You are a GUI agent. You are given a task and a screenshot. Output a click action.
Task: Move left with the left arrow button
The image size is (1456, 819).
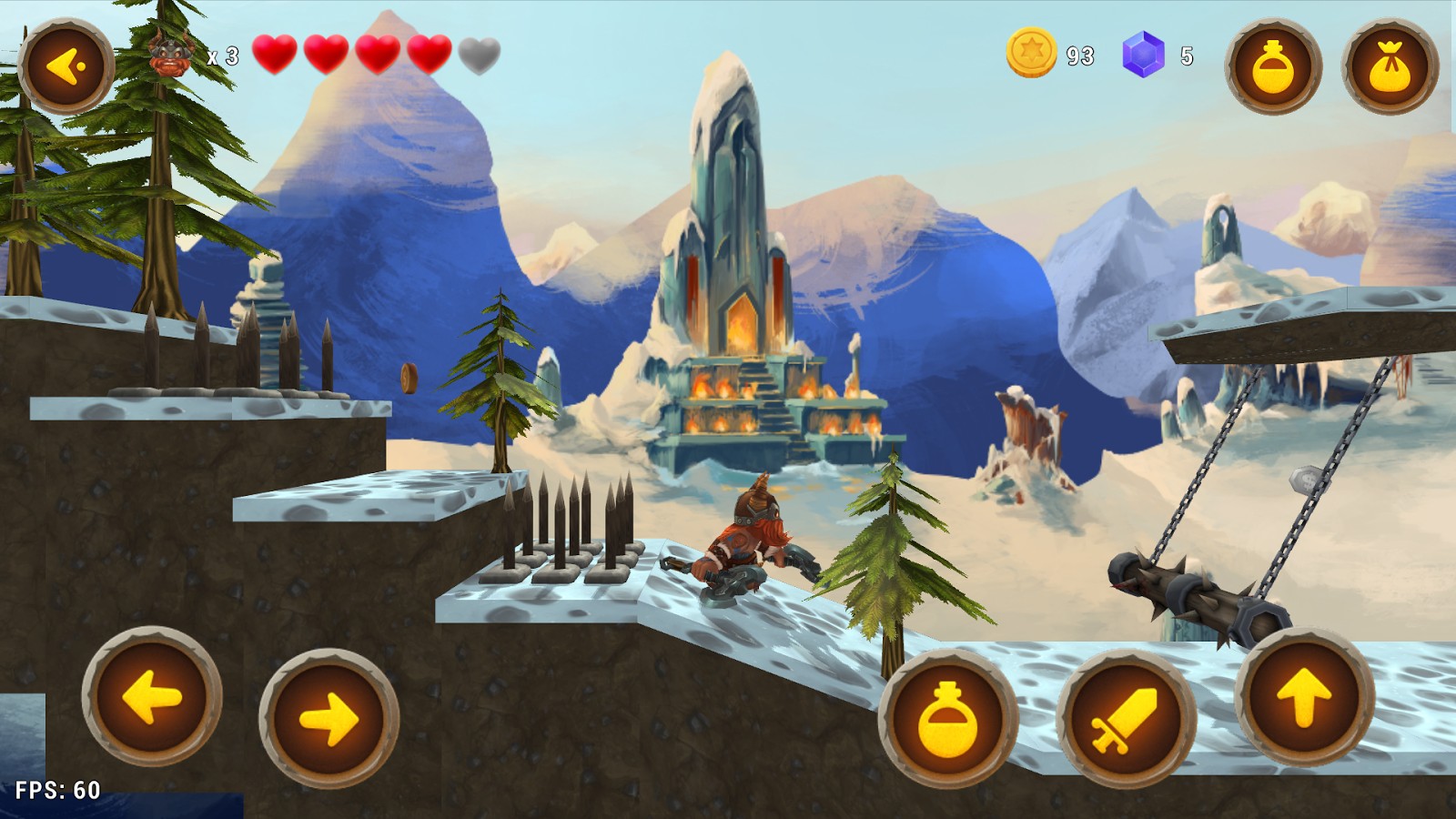click(152, 697)
